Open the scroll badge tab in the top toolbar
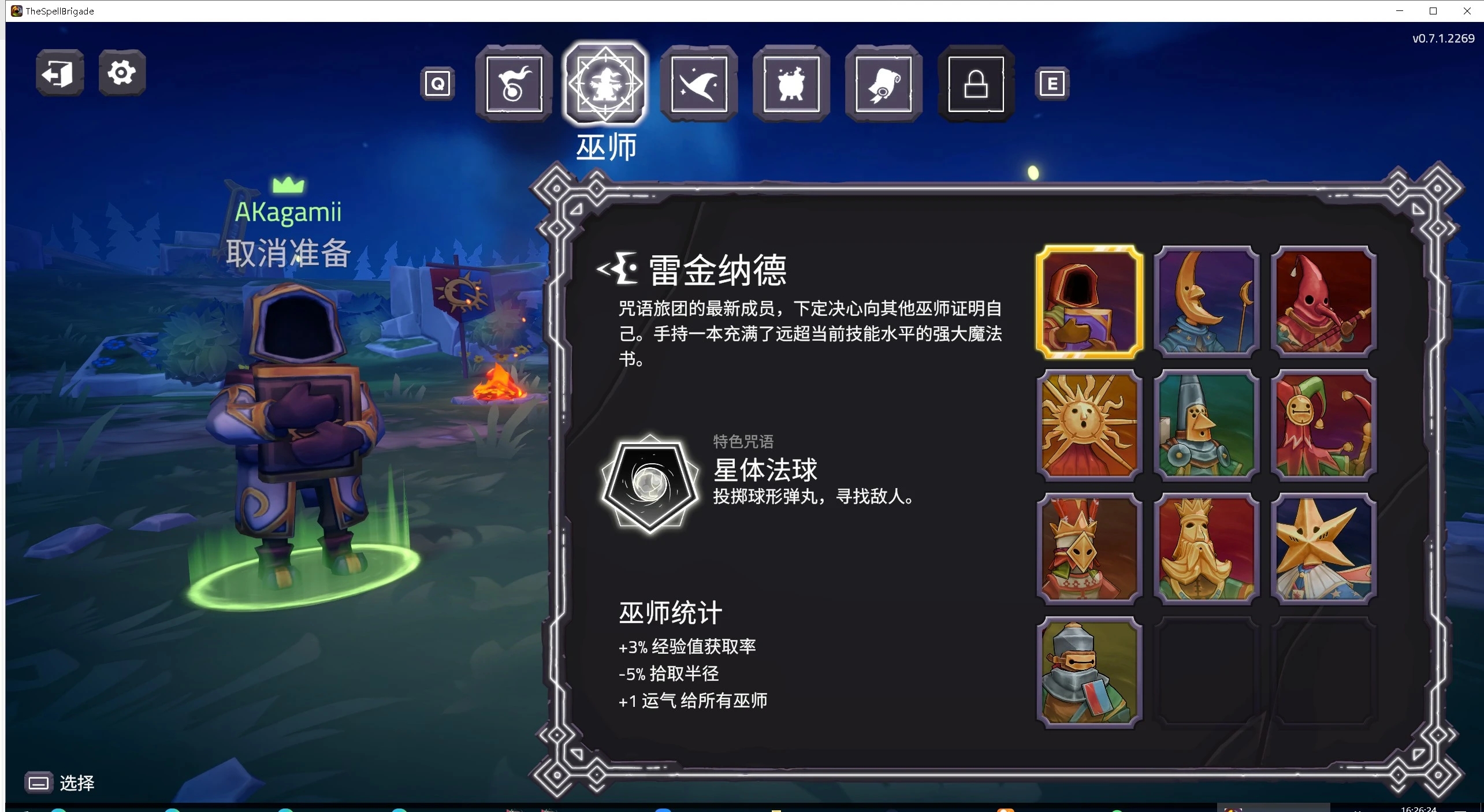 [883, 85]
